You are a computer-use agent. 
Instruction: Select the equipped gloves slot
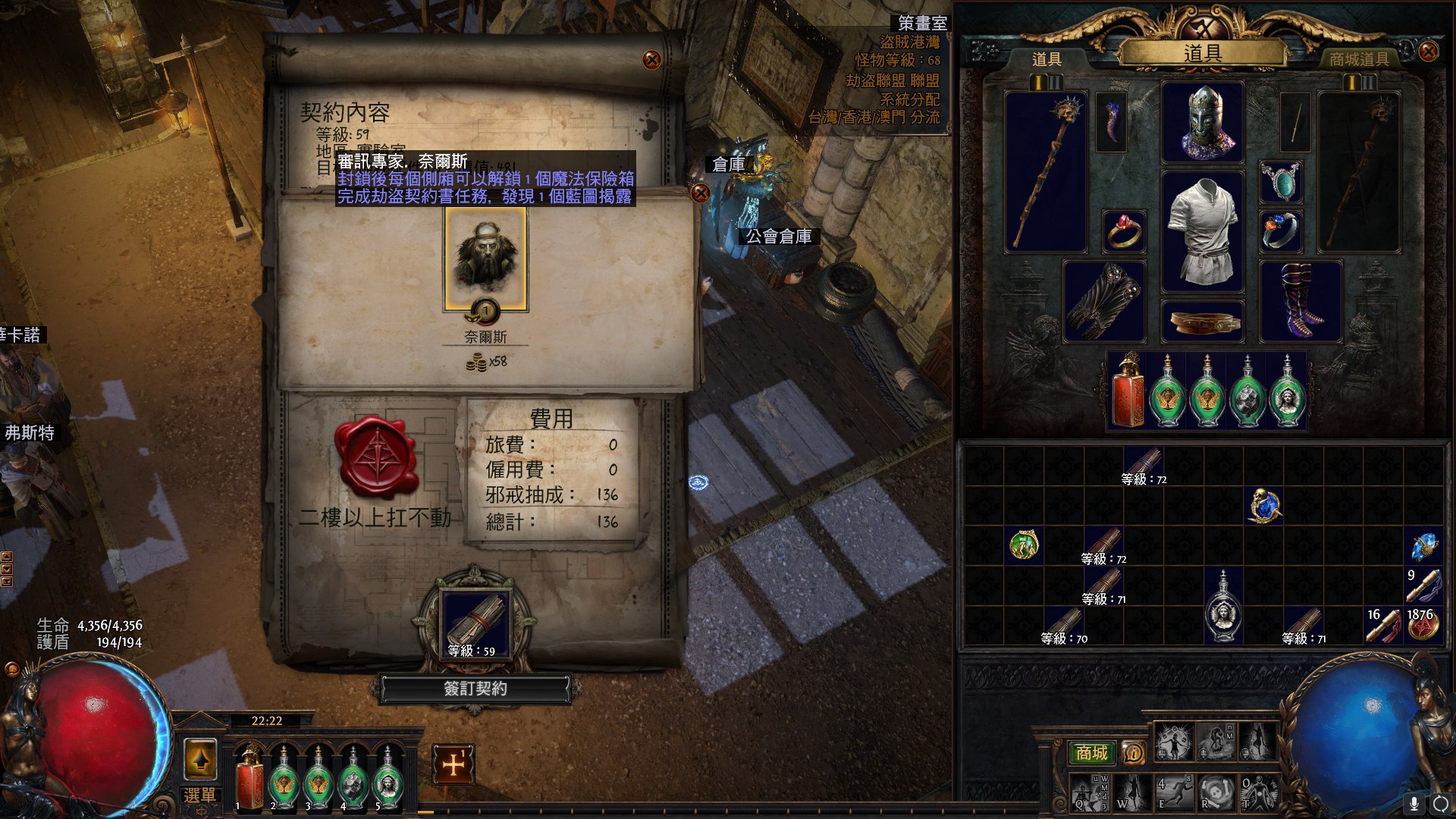pos(1104,302)
